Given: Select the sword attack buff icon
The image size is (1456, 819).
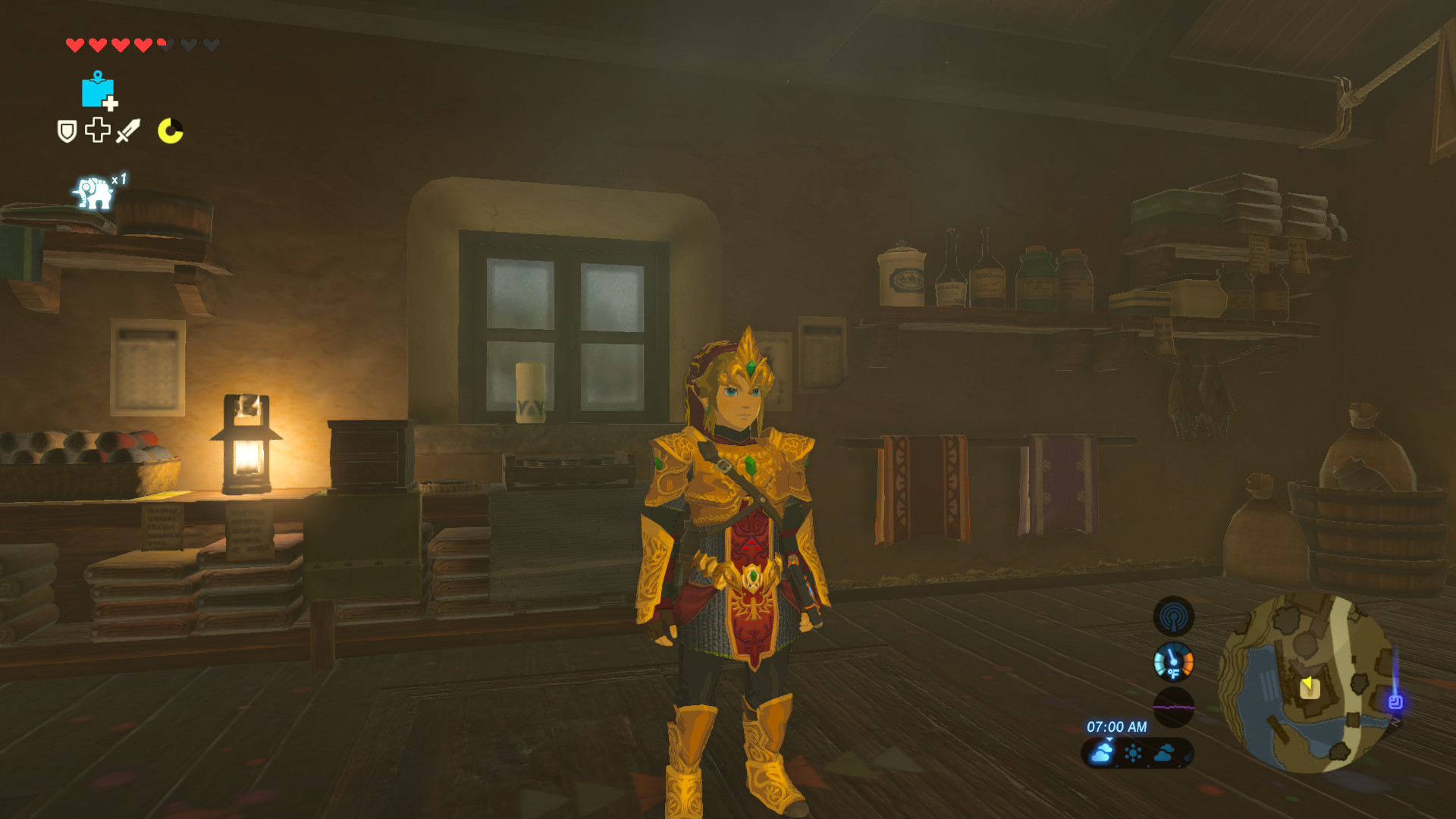Looking at the screenshot, I should pos(129,130).
